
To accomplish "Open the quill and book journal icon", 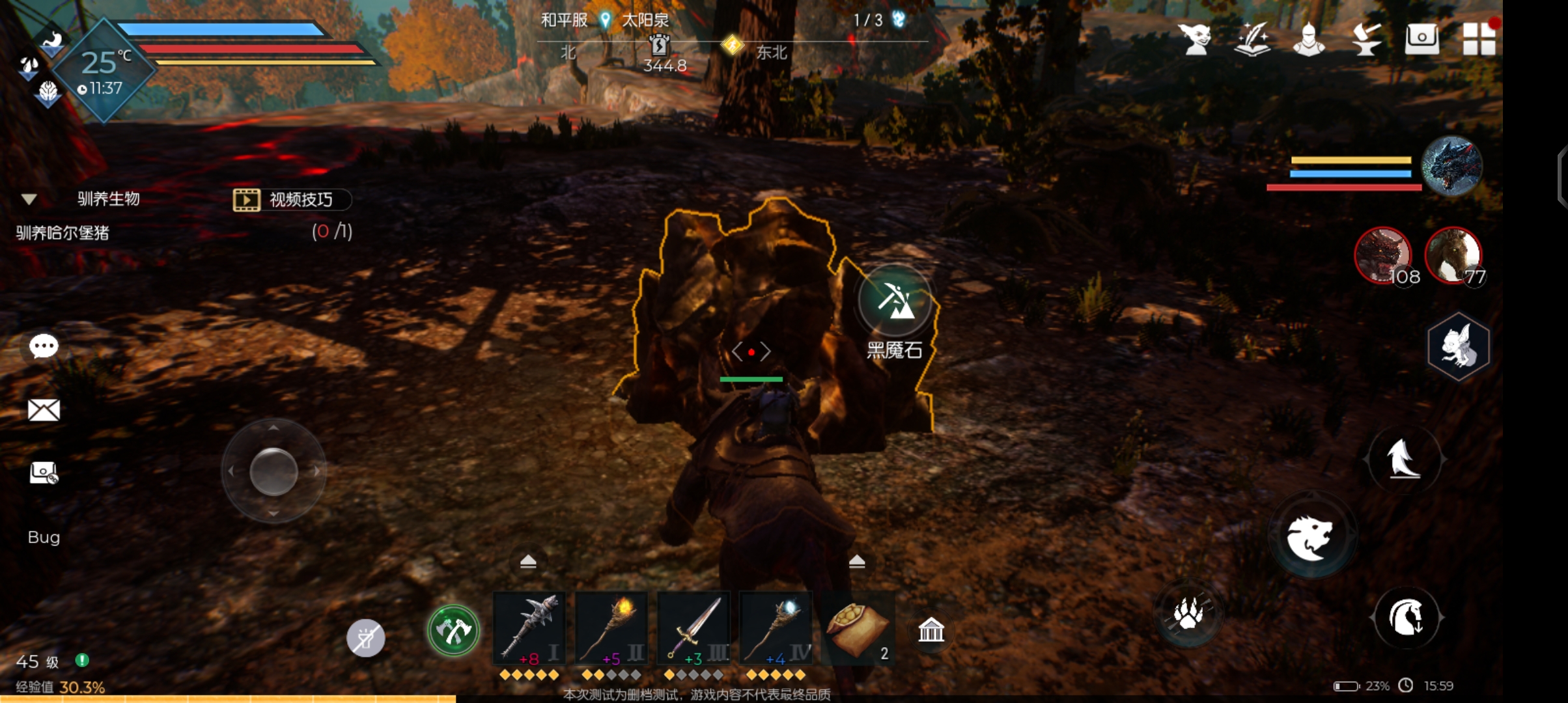I will click(x=1252, y=39).
